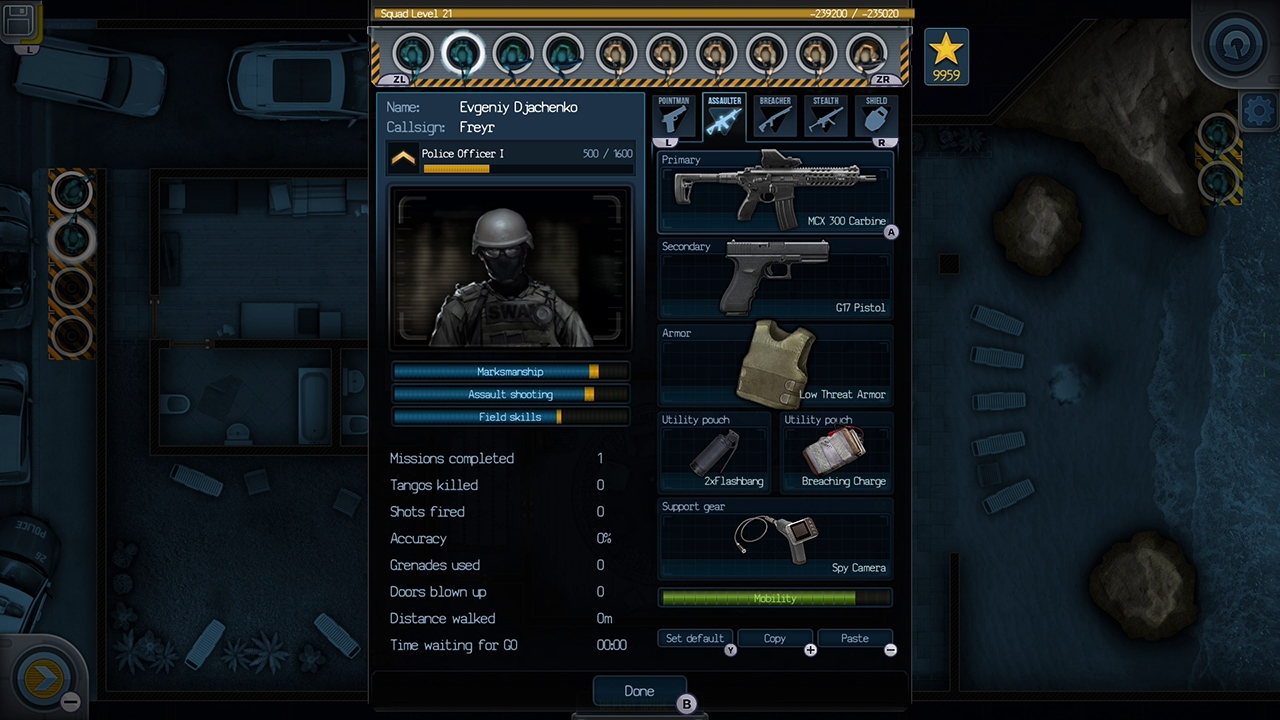This screenshot has height=720, width=1280.
Task: Click the Set default loadout button
Action: (x=694, y=638)
